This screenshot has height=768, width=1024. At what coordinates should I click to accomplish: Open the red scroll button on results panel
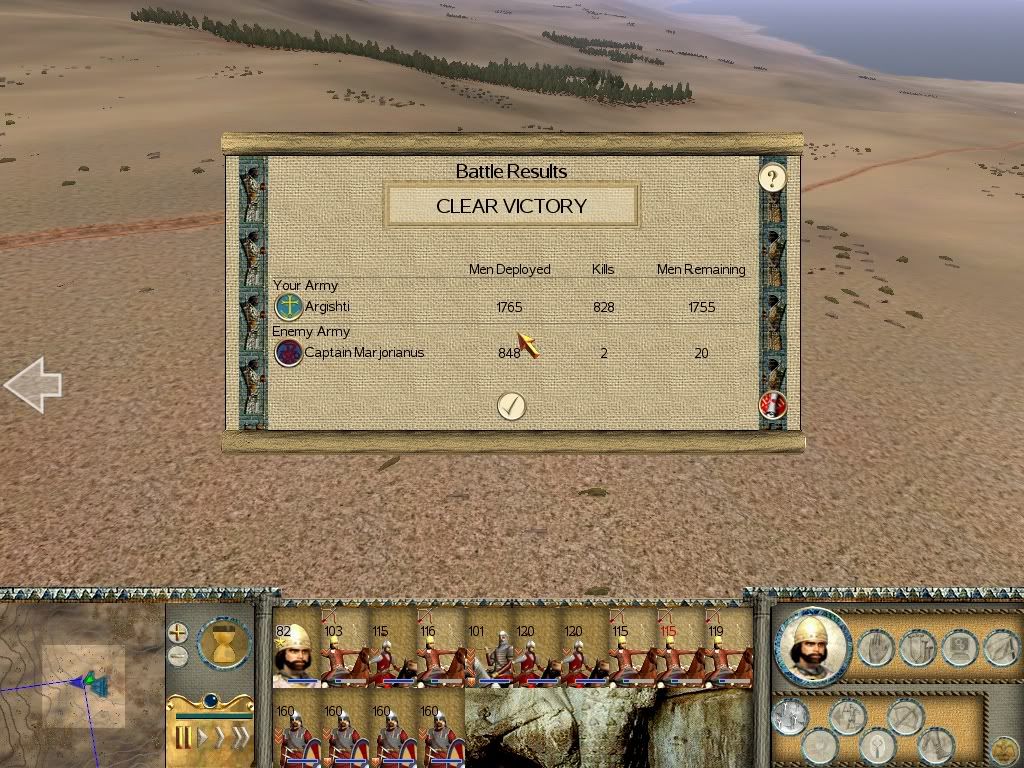pos(773,405)
